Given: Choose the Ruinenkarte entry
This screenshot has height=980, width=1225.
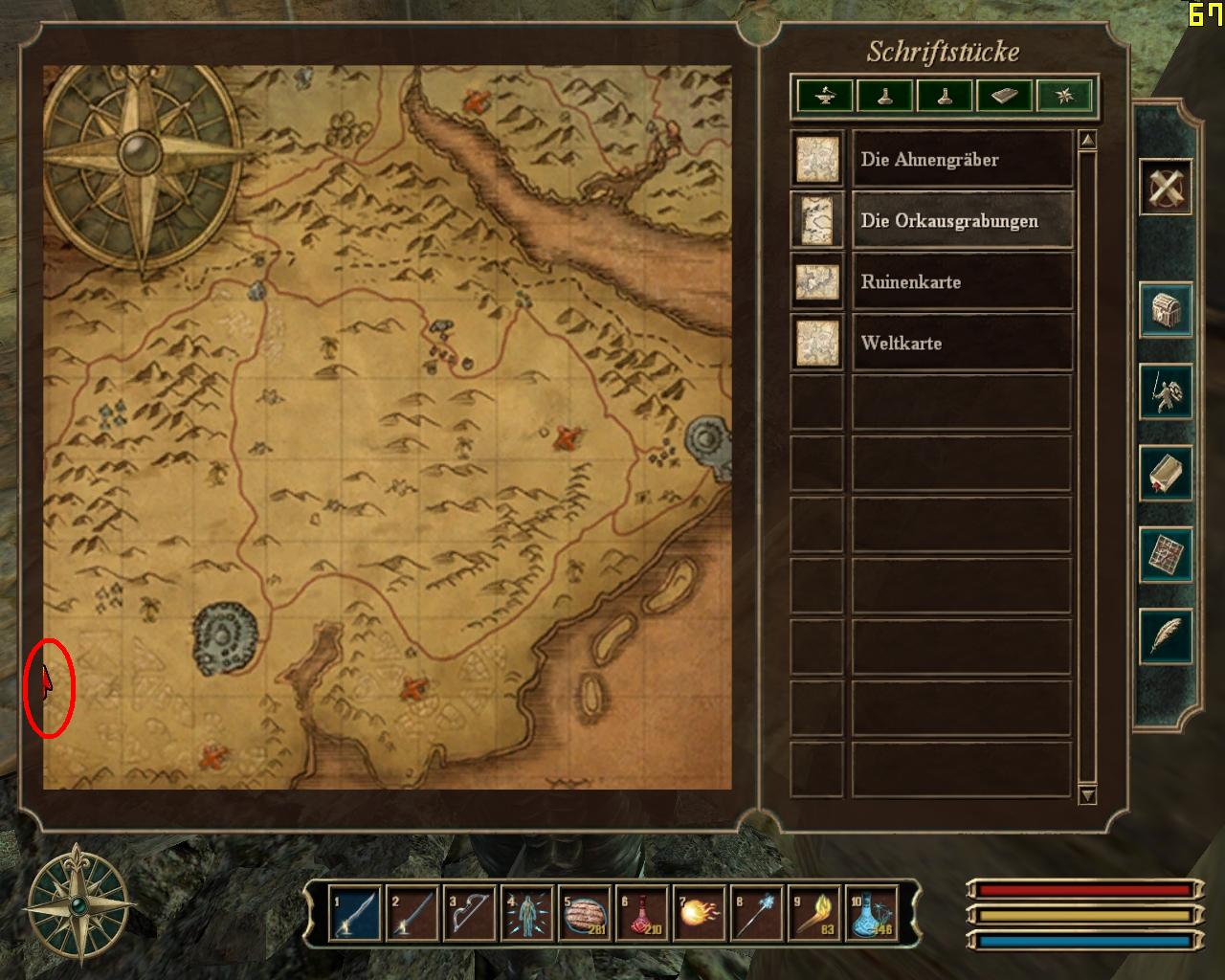Looking at the screenshot, I should point(961,282).
